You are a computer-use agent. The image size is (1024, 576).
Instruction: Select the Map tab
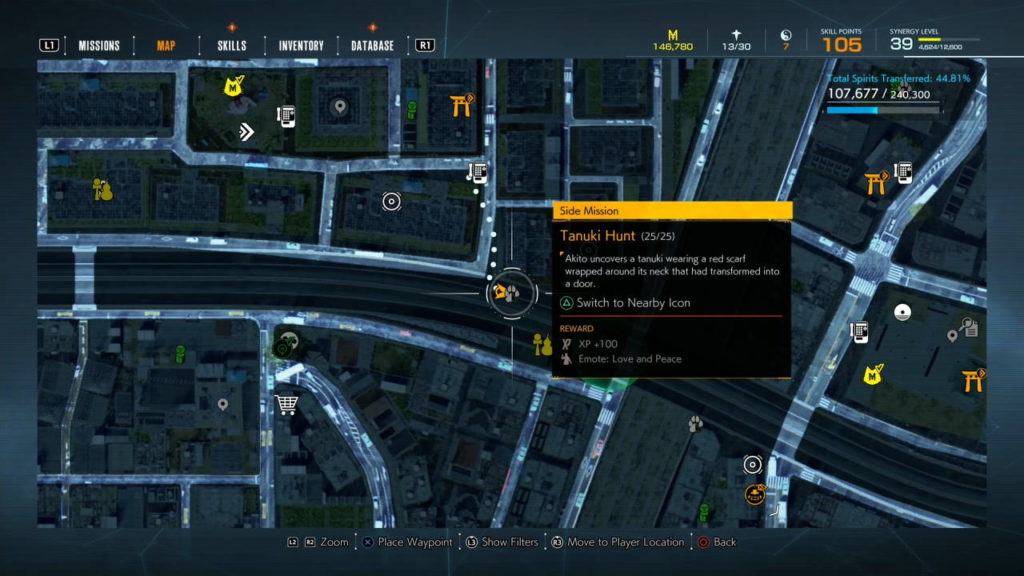click(166, 45)
